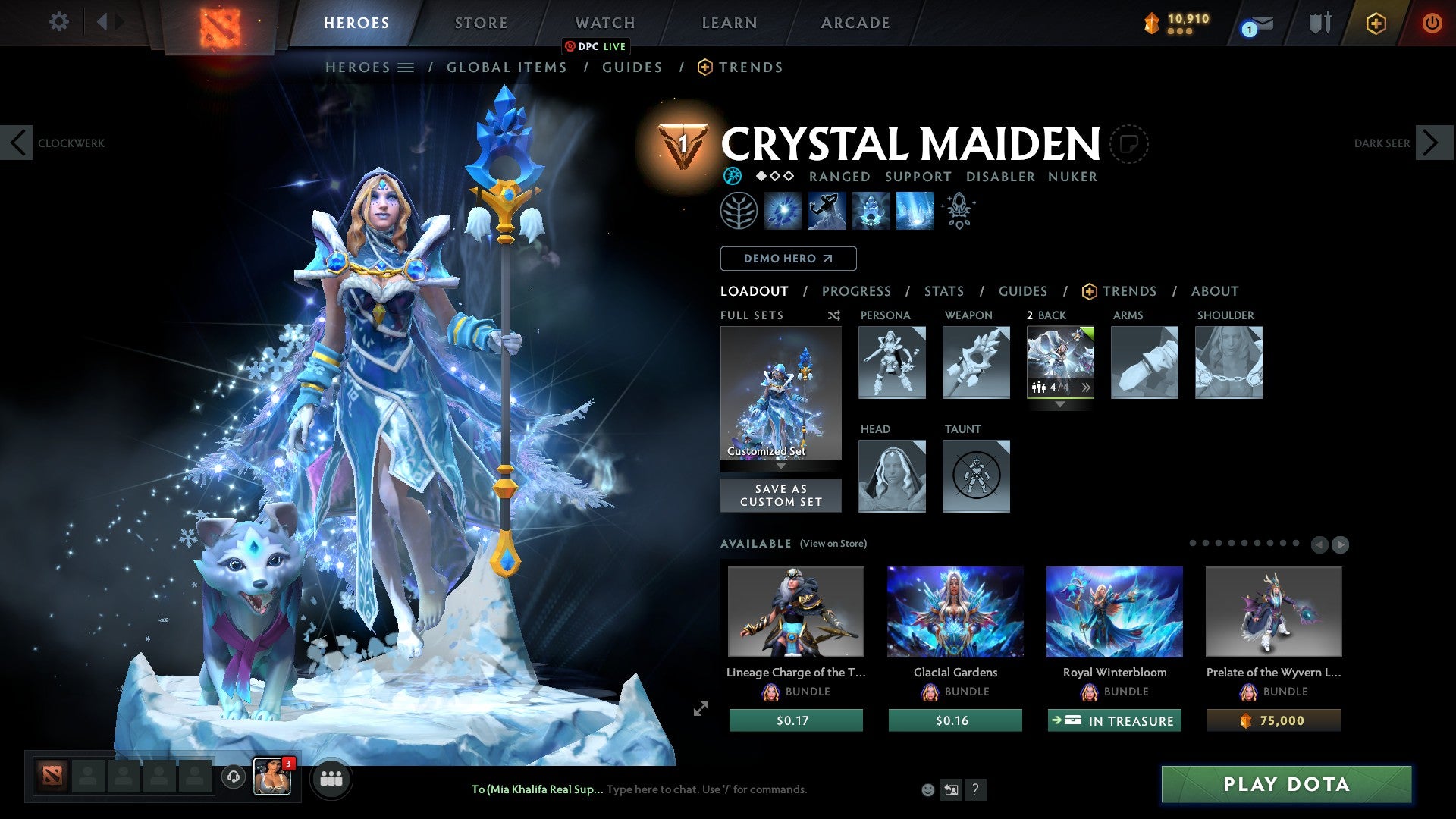Viewport: 1456px width, 819px height.
Task: Click the Aghanim's upgrade icon beside abilities
Action: [958, 210]
